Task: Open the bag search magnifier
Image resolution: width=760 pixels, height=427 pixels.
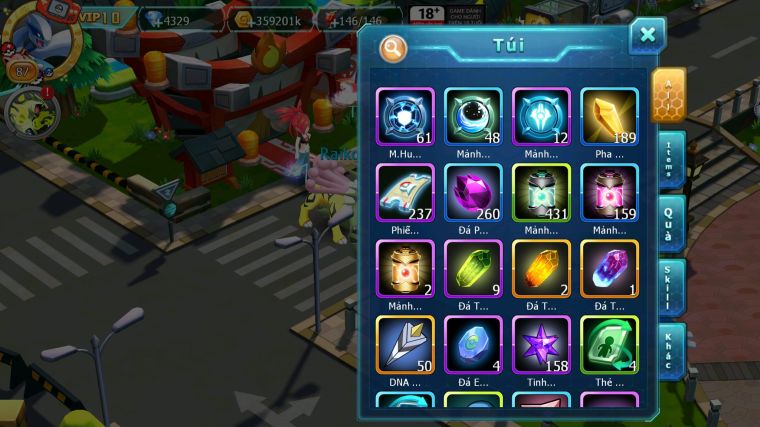Action: pyautogui.click(x=394, y=47)
